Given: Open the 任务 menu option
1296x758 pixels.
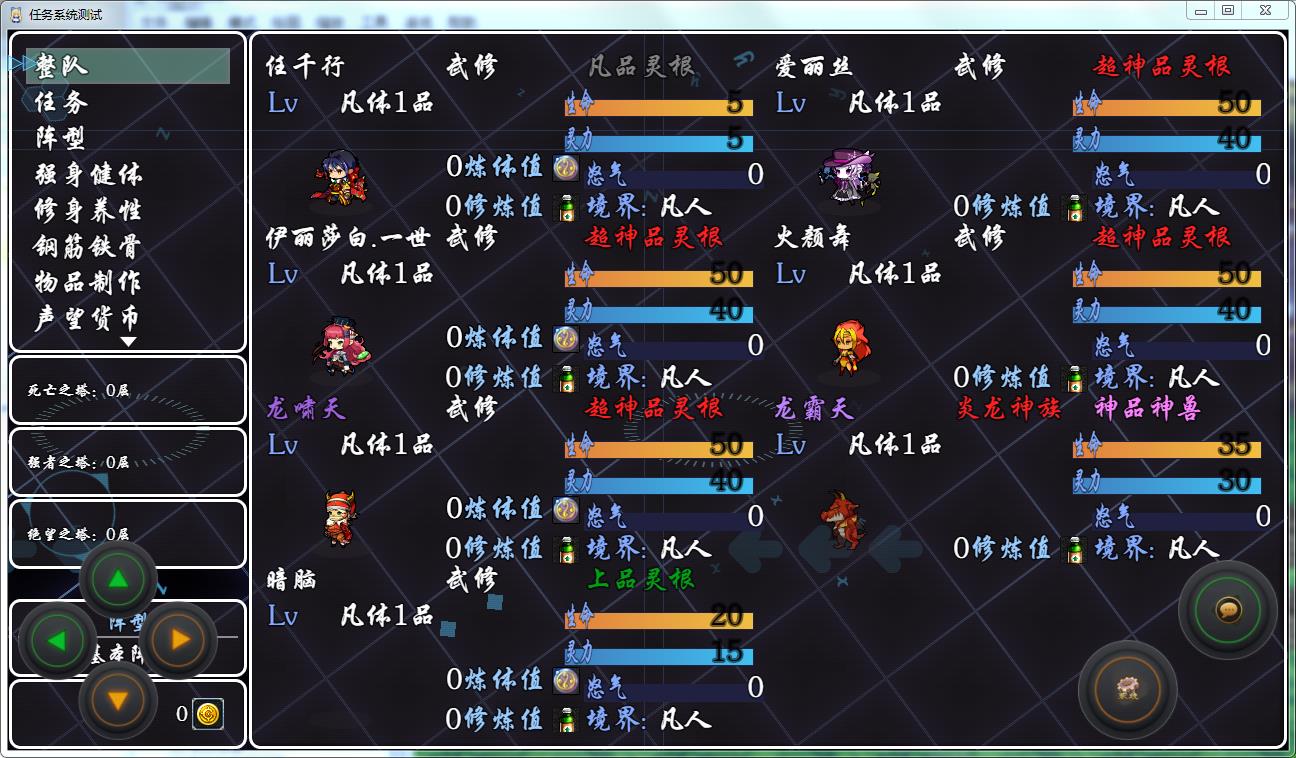Looking at the screenshot, I should [62, 102].
